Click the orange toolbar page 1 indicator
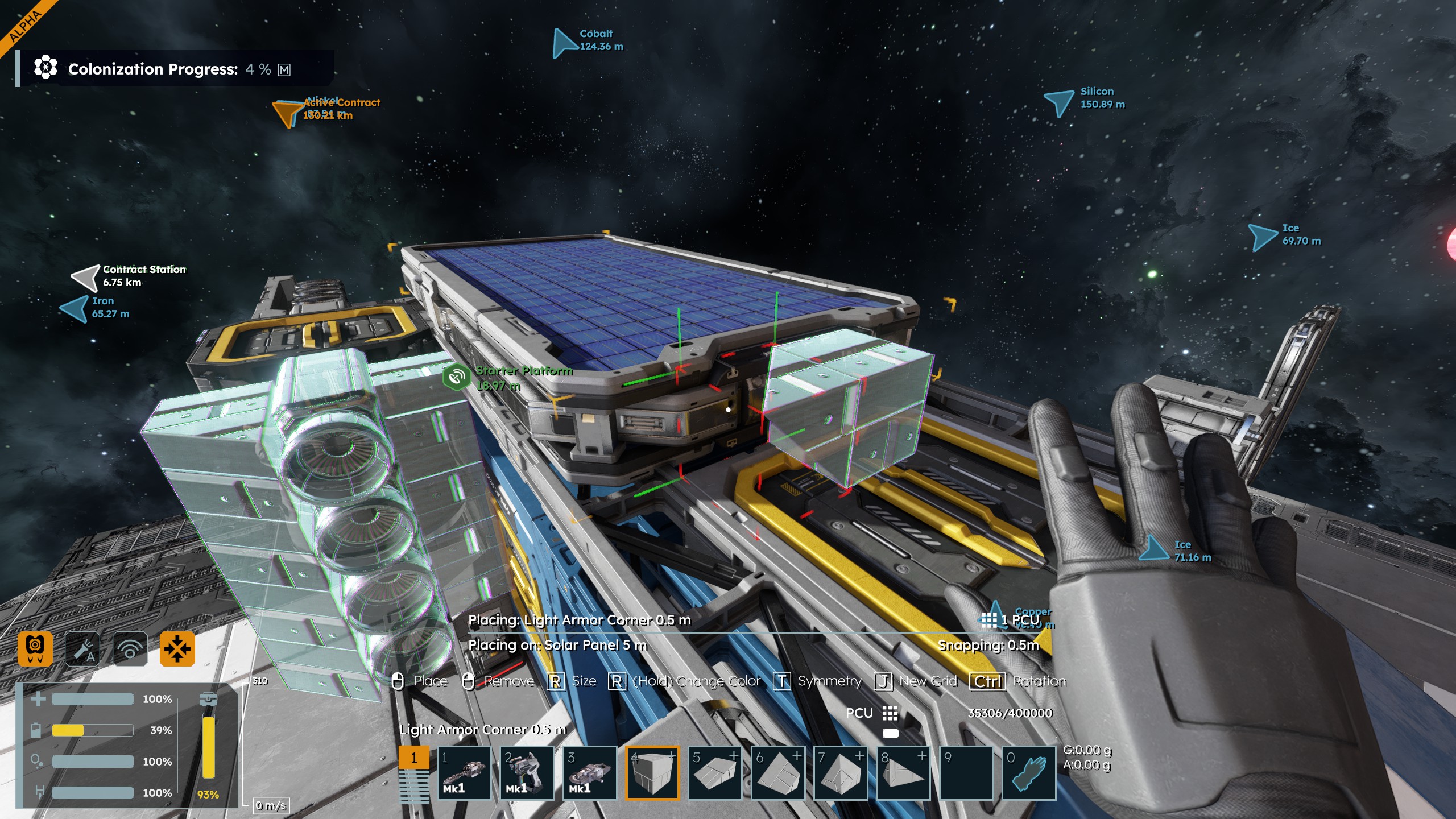1456x819 pixels. 413,758
